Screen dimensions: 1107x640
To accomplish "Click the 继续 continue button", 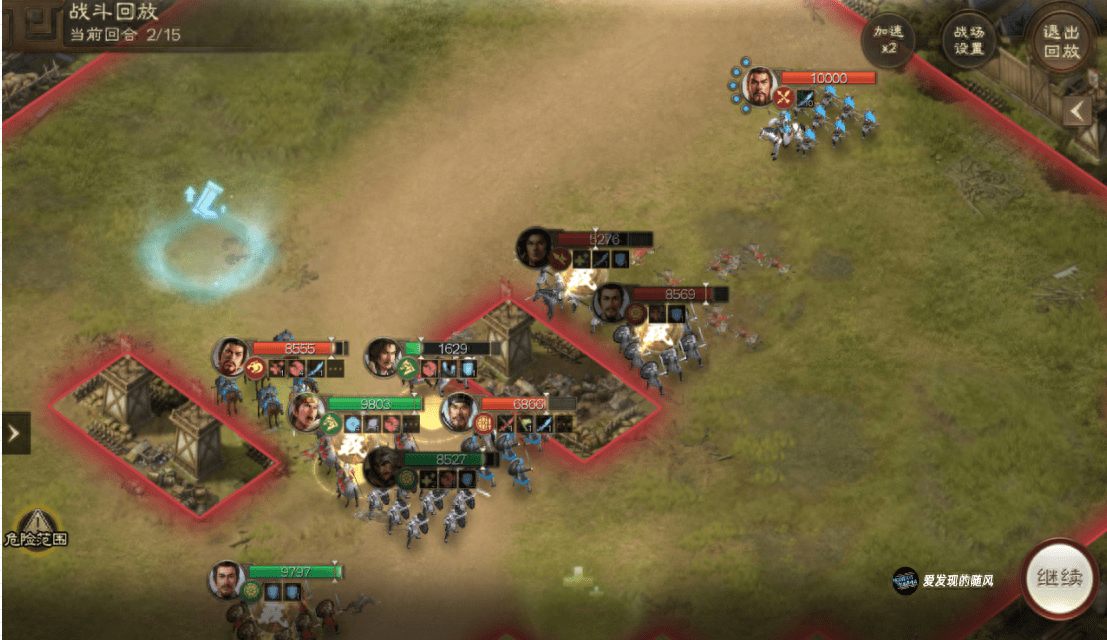I will coord(1059,579).
